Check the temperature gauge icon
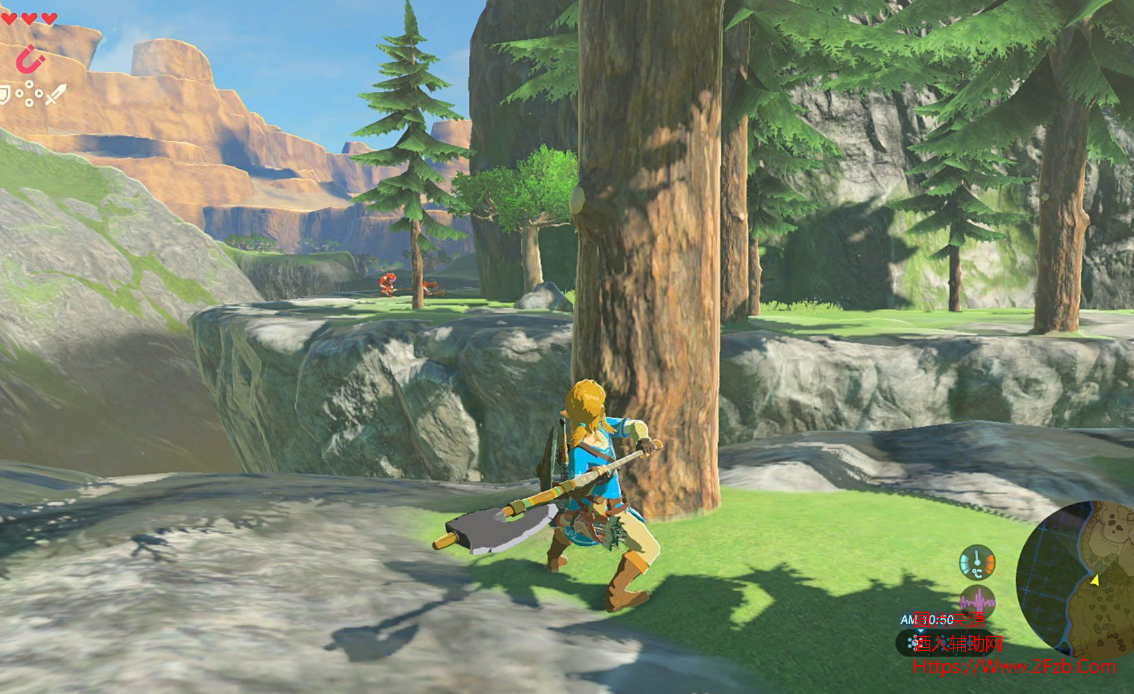The width and height of the screenshot is (1134, 694). pyautogui.click(x=976, y=562)
